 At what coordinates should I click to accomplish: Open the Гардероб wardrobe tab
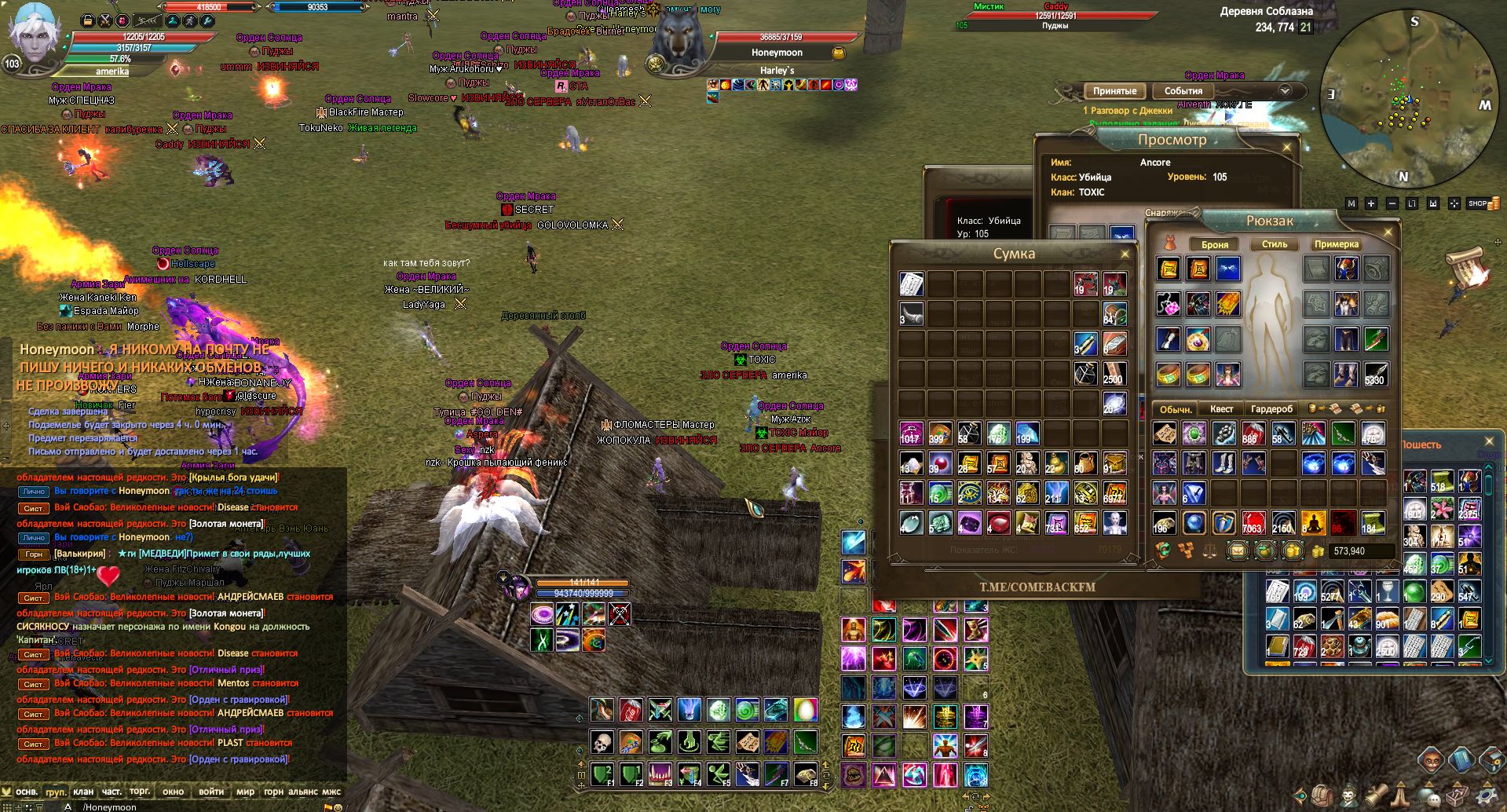(1271, 409)
